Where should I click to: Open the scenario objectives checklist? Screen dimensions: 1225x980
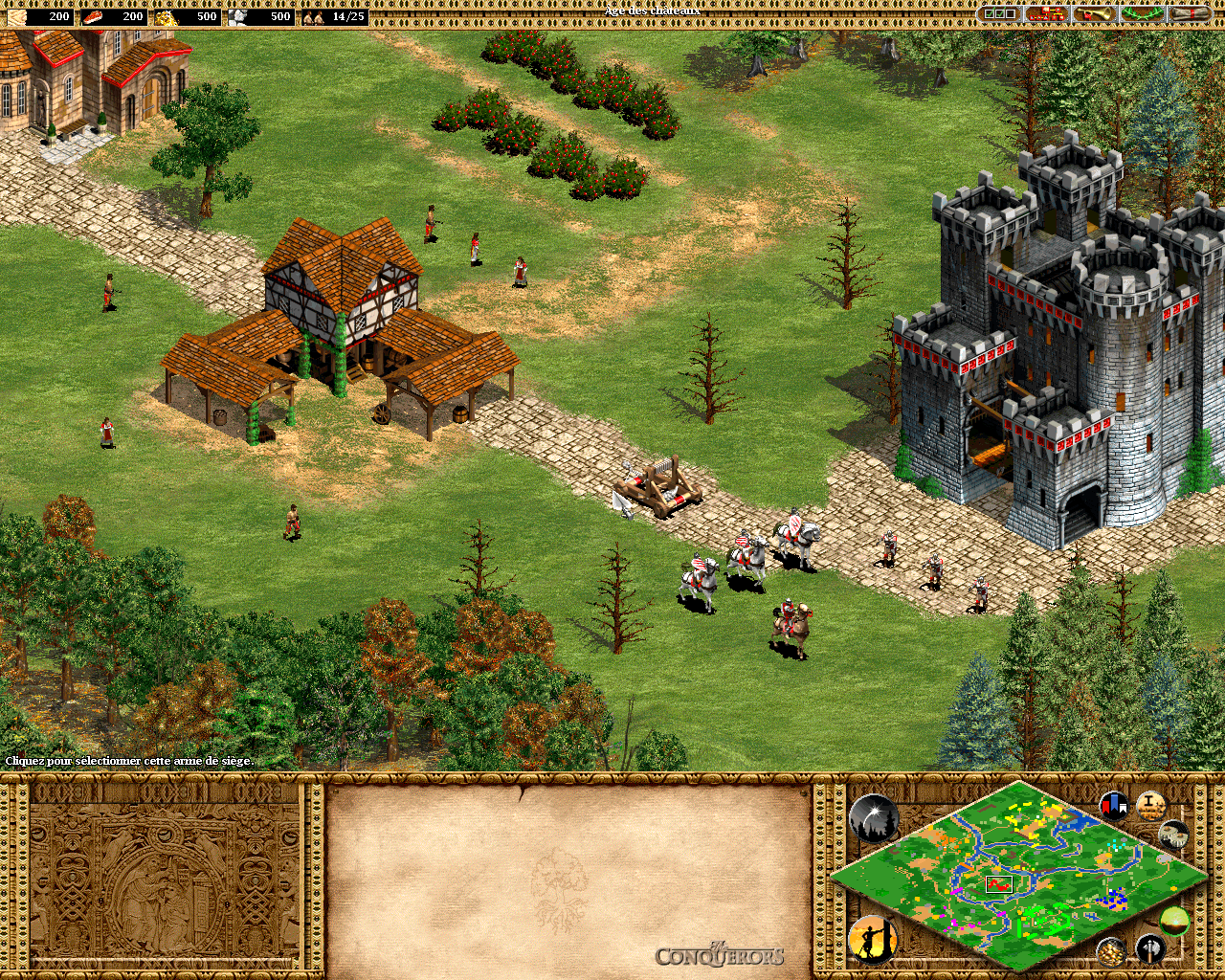pos(999,14)
